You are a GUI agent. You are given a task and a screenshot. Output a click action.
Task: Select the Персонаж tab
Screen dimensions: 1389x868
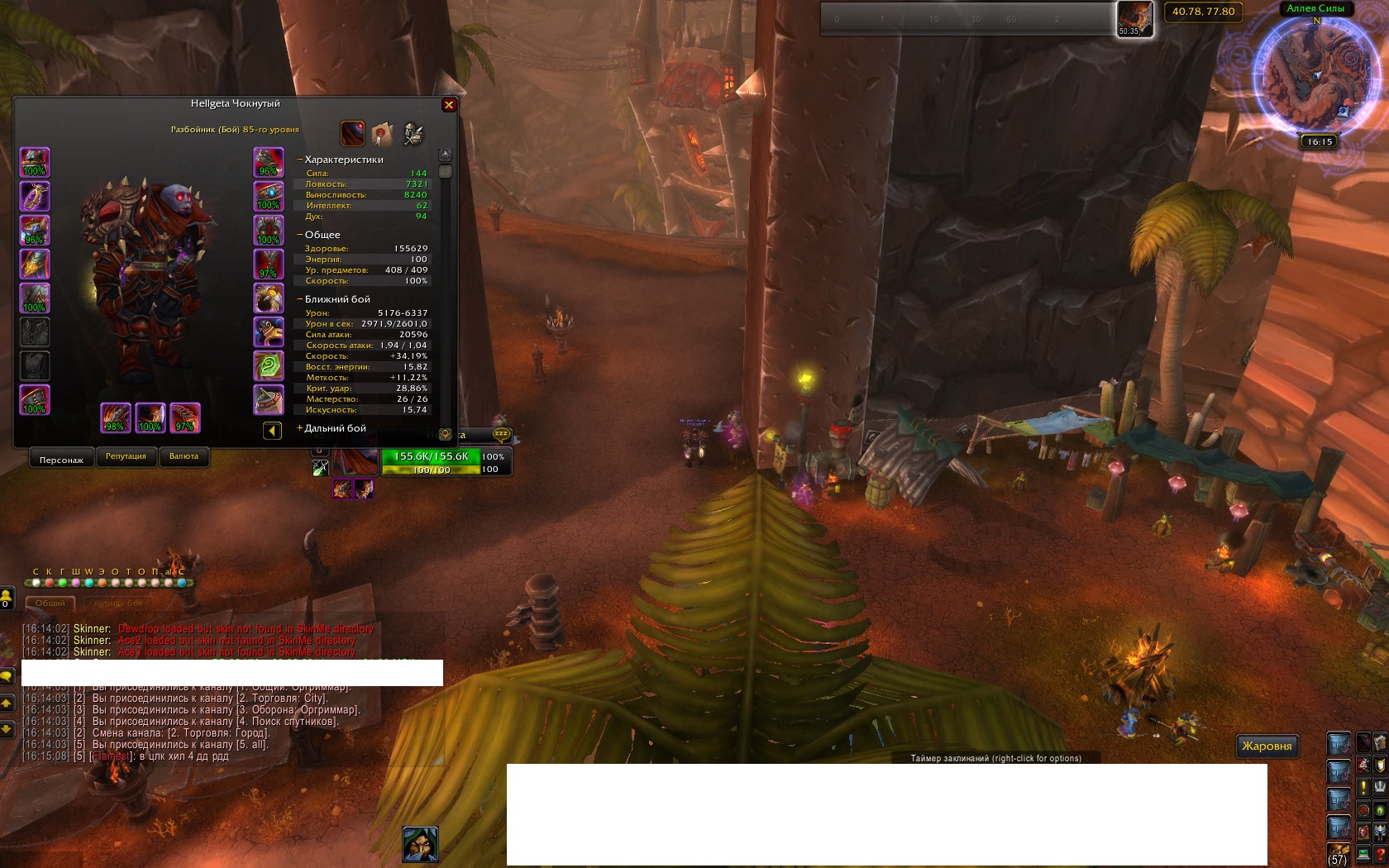pos(61,460)
